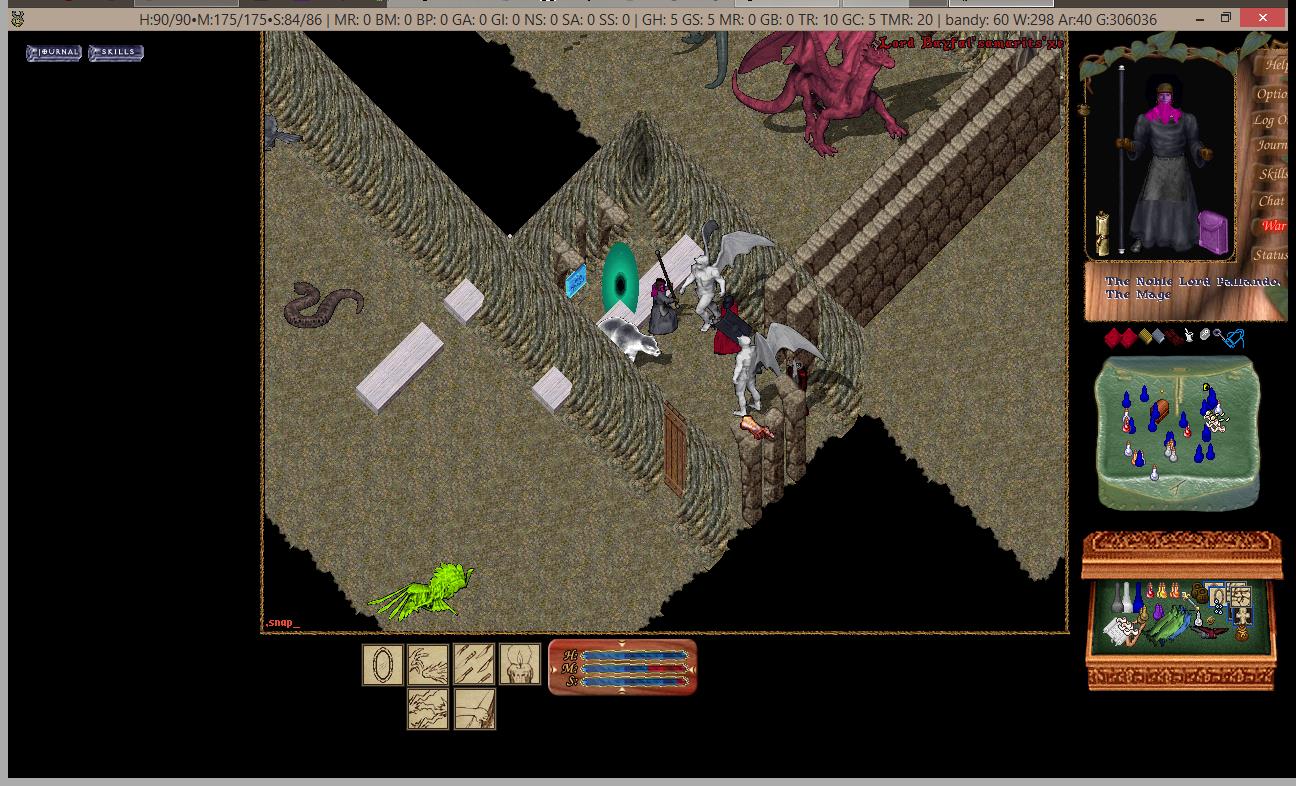This screenshot has height=786, width=1296.
Task: Select the purple potion in the wooden box
Action: [x=1158, y=611]
